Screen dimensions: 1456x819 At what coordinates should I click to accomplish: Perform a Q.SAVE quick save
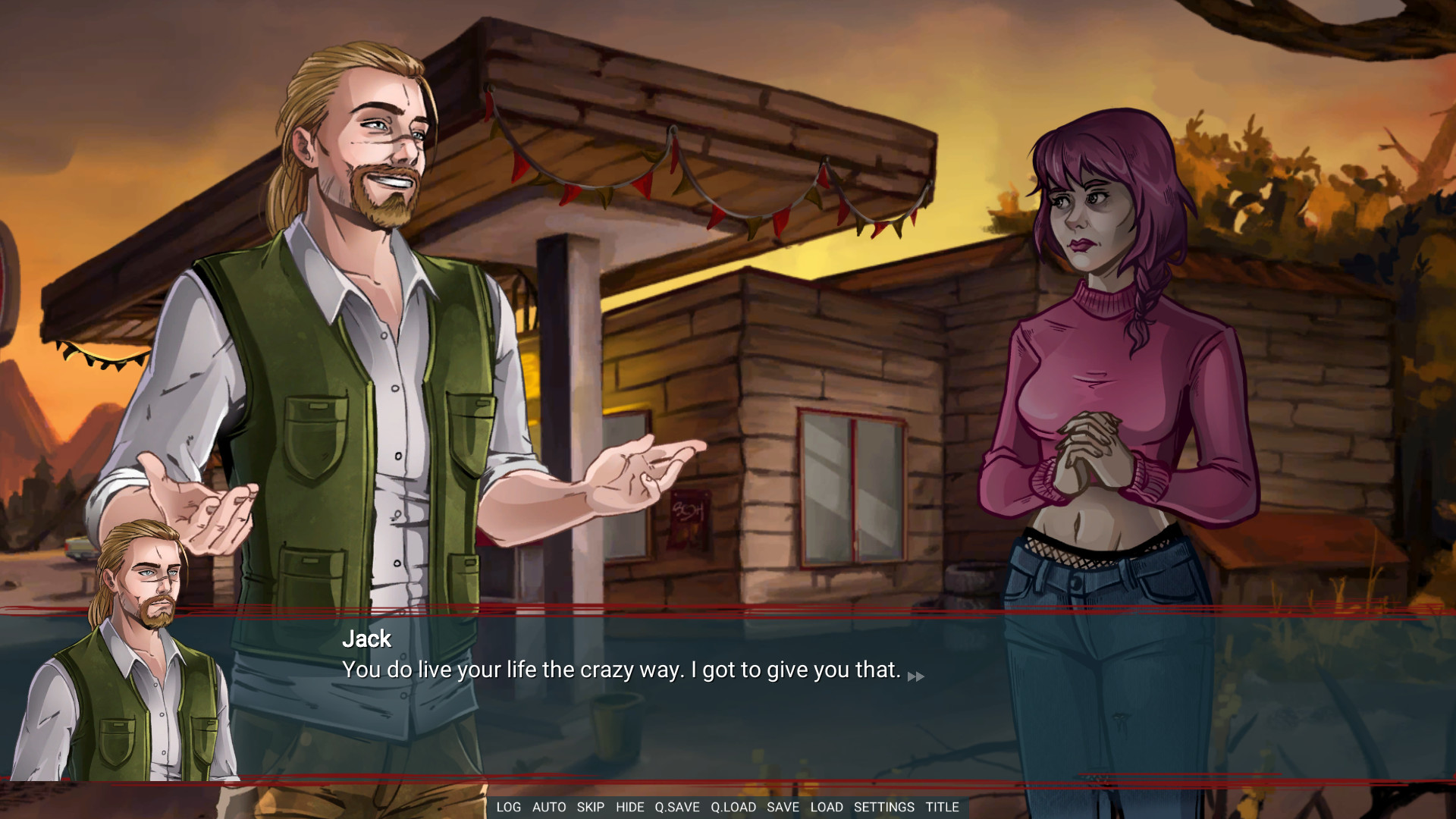[x=676, y=807]
